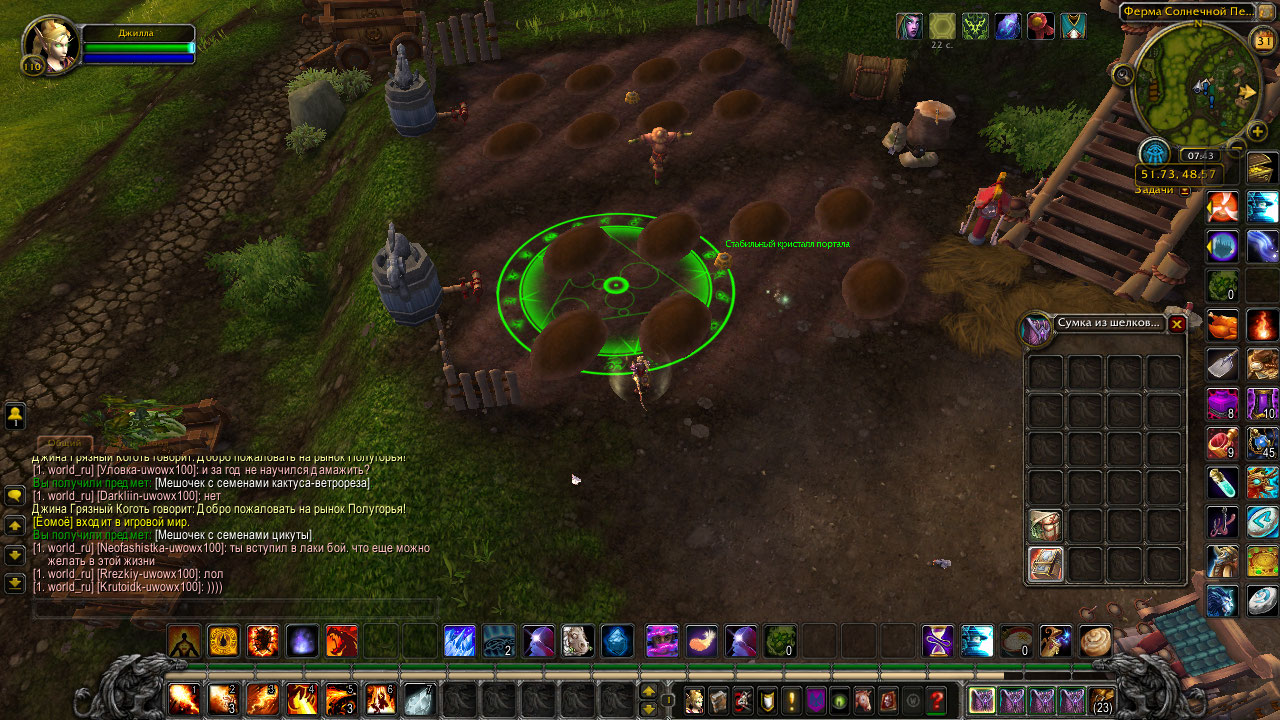The width and height of the screenshot is (1280, 720).
Task: Use the roasted chicken food item
Action: coord(1222,325)
